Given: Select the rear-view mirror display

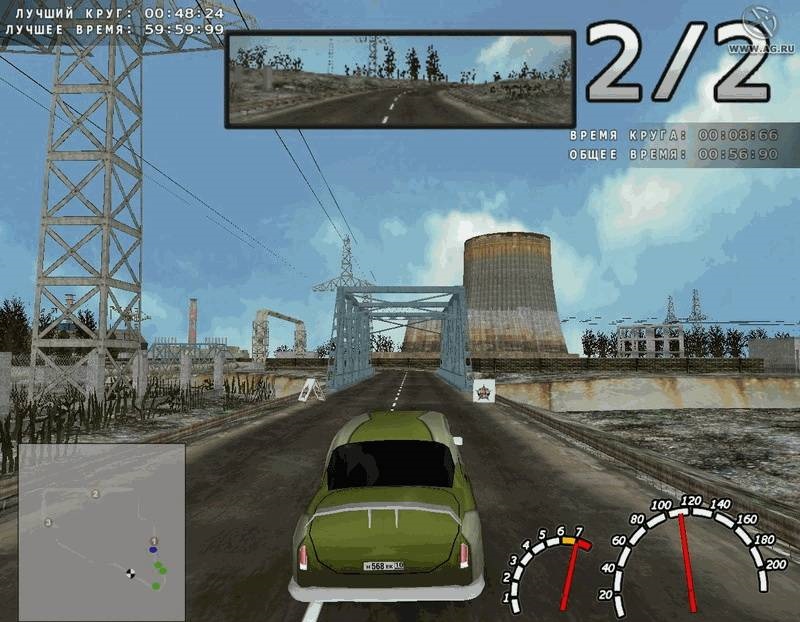Looking at the screenshot, I should [400, 79].
